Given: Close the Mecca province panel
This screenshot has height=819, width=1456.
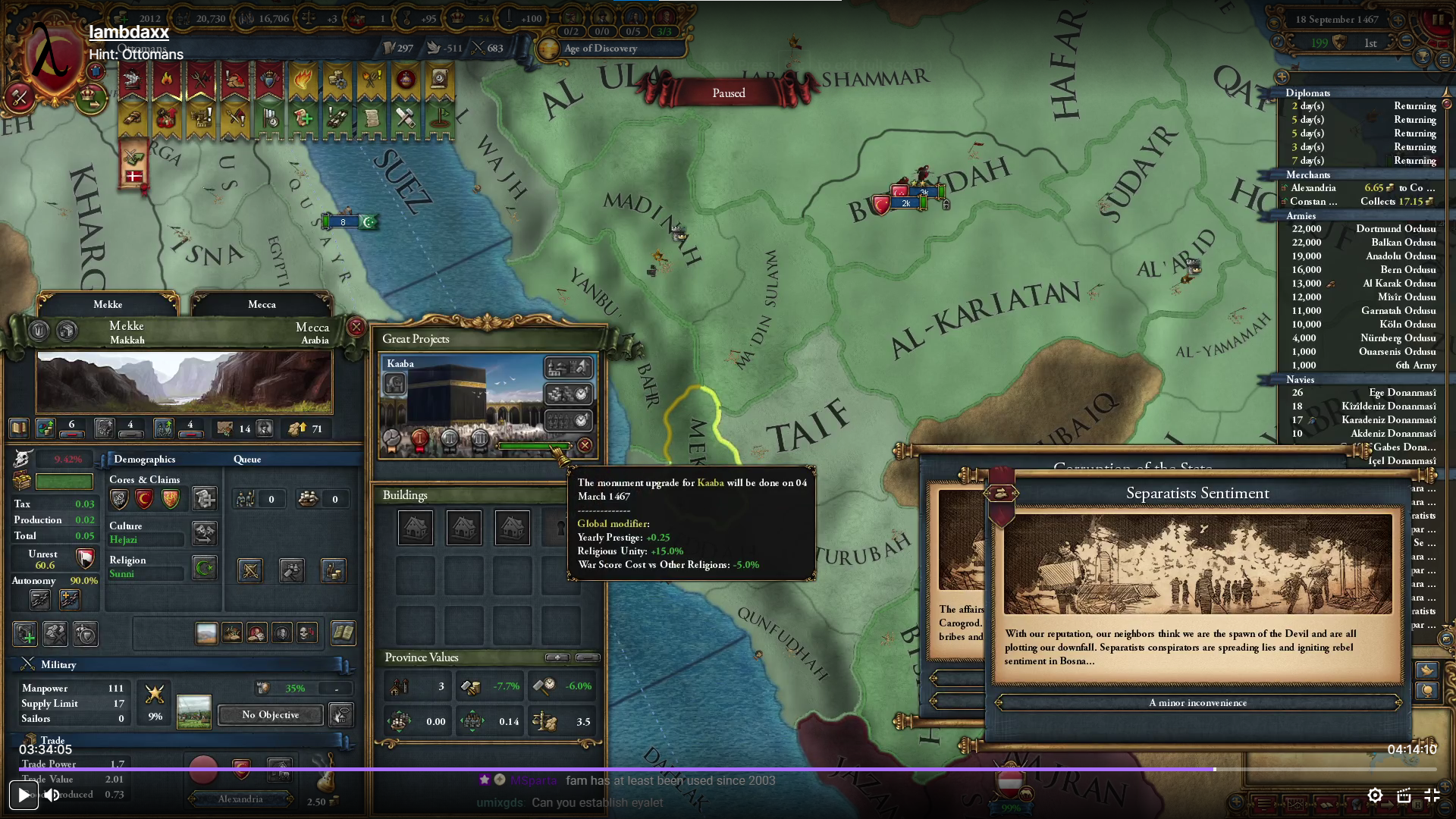Looking at the screenshot, I should point(356,327).
